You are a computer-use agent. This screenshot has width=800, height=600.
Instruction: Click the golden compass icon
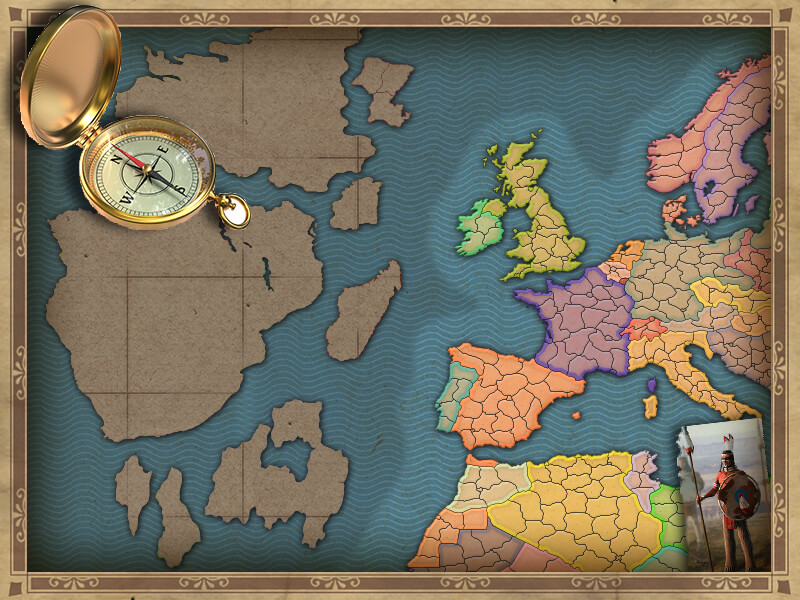tap(152, 170)
